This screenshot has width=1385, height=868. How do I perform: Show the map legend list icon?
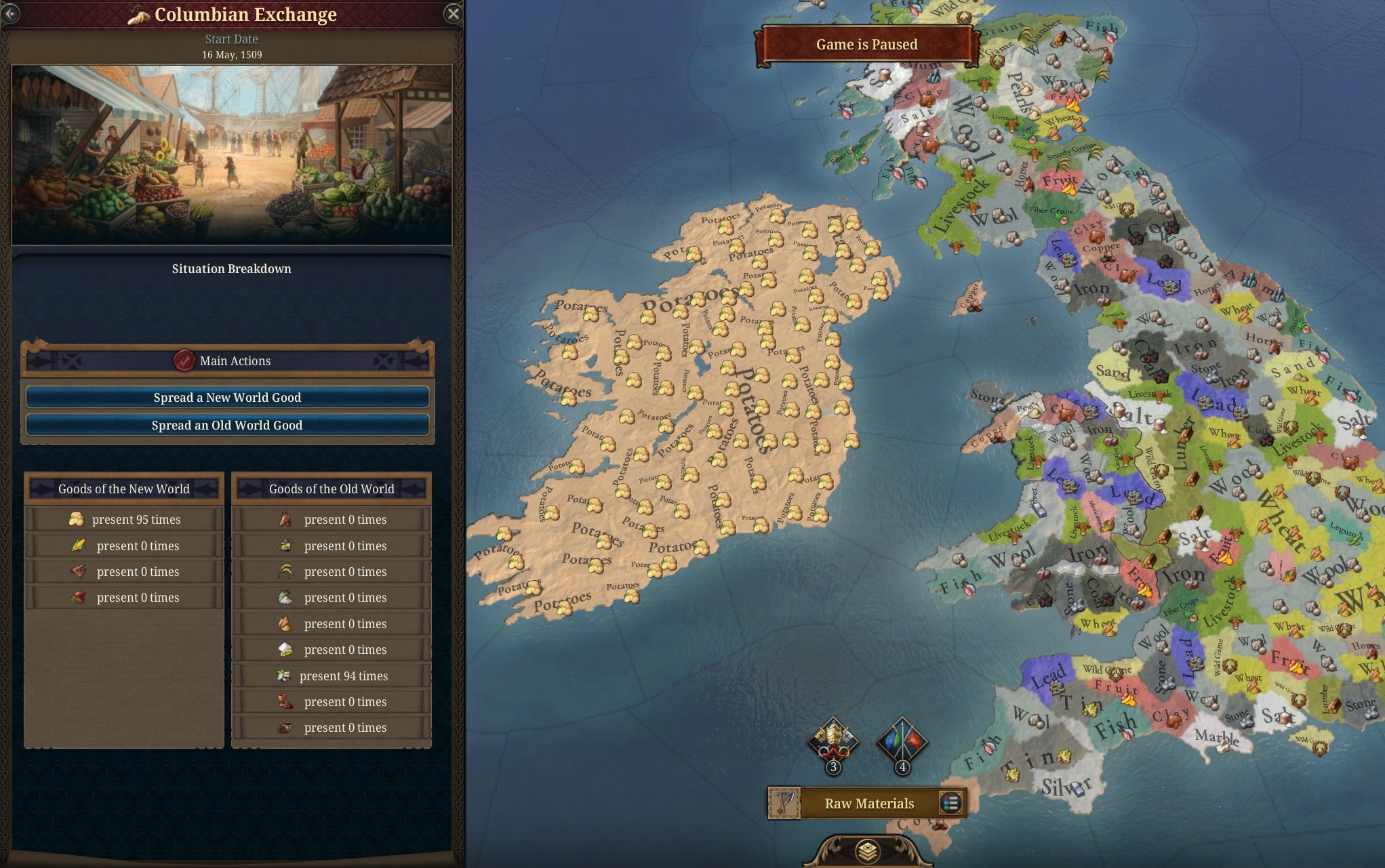coord(950,804)
